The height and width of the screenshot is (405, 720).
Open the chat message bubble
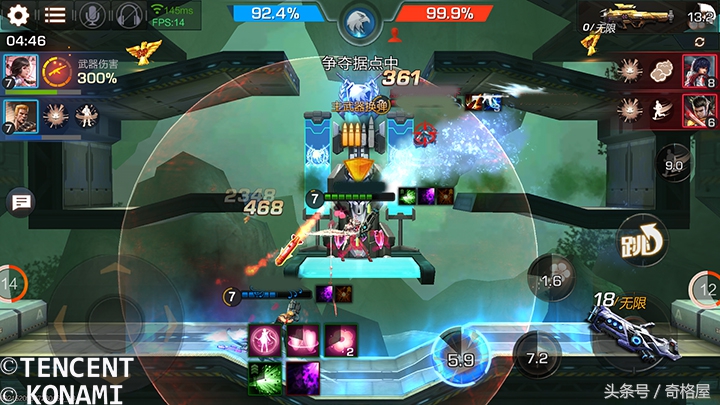tap(20, 203)
